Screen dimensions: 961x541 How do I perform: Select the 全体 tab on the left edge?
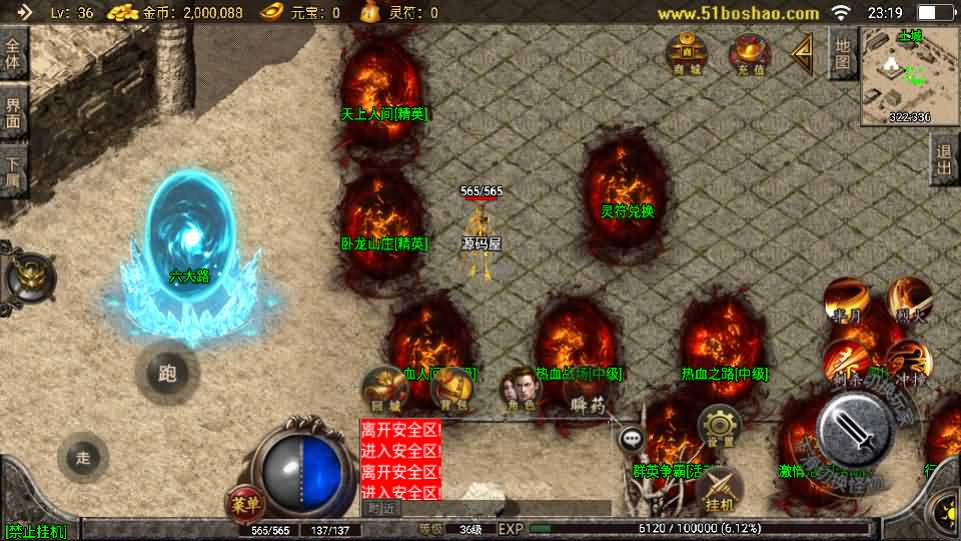click(13, 54)
